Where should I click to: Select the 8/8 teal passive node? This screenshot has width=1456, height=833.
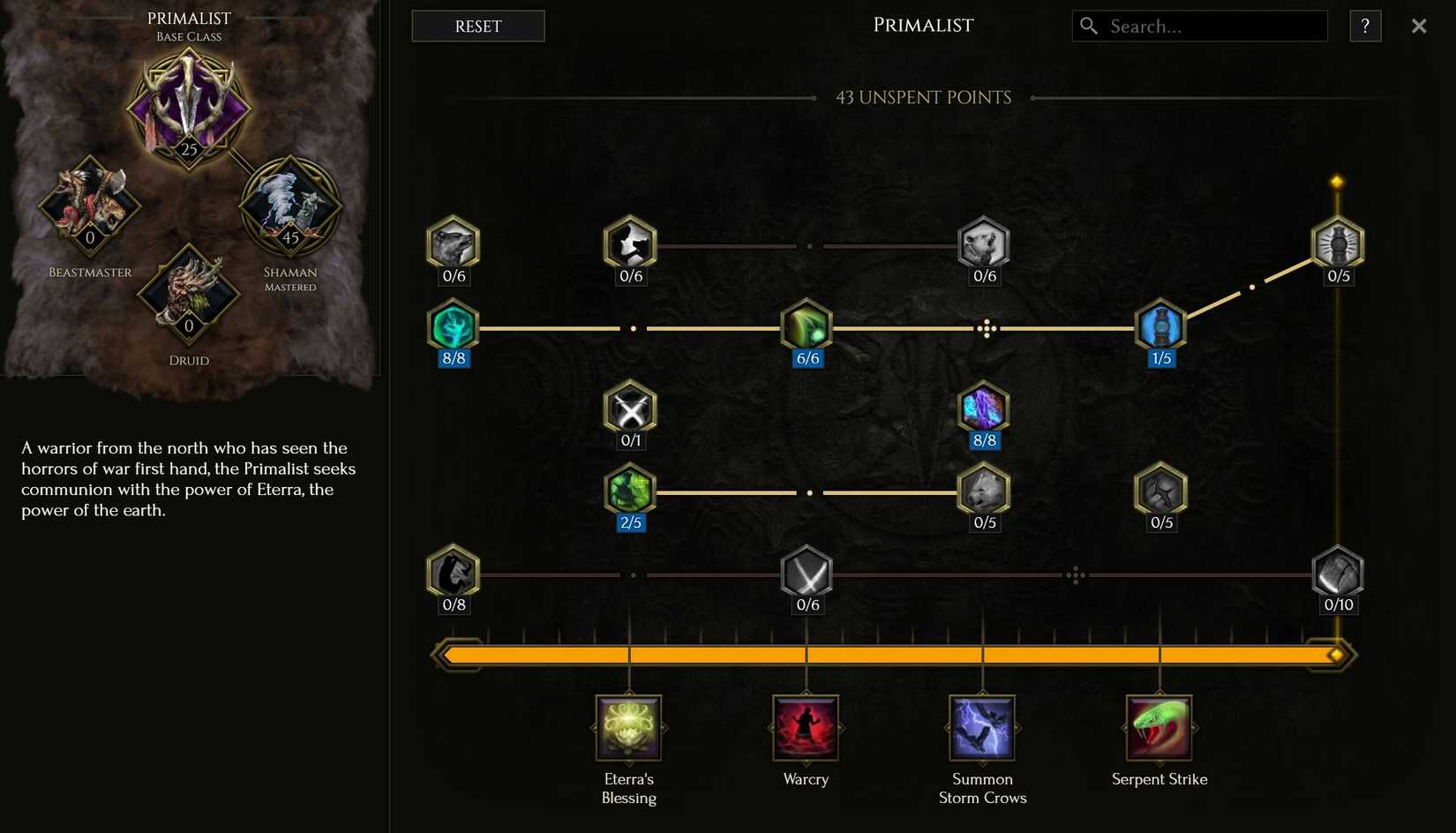coord(453,326)
